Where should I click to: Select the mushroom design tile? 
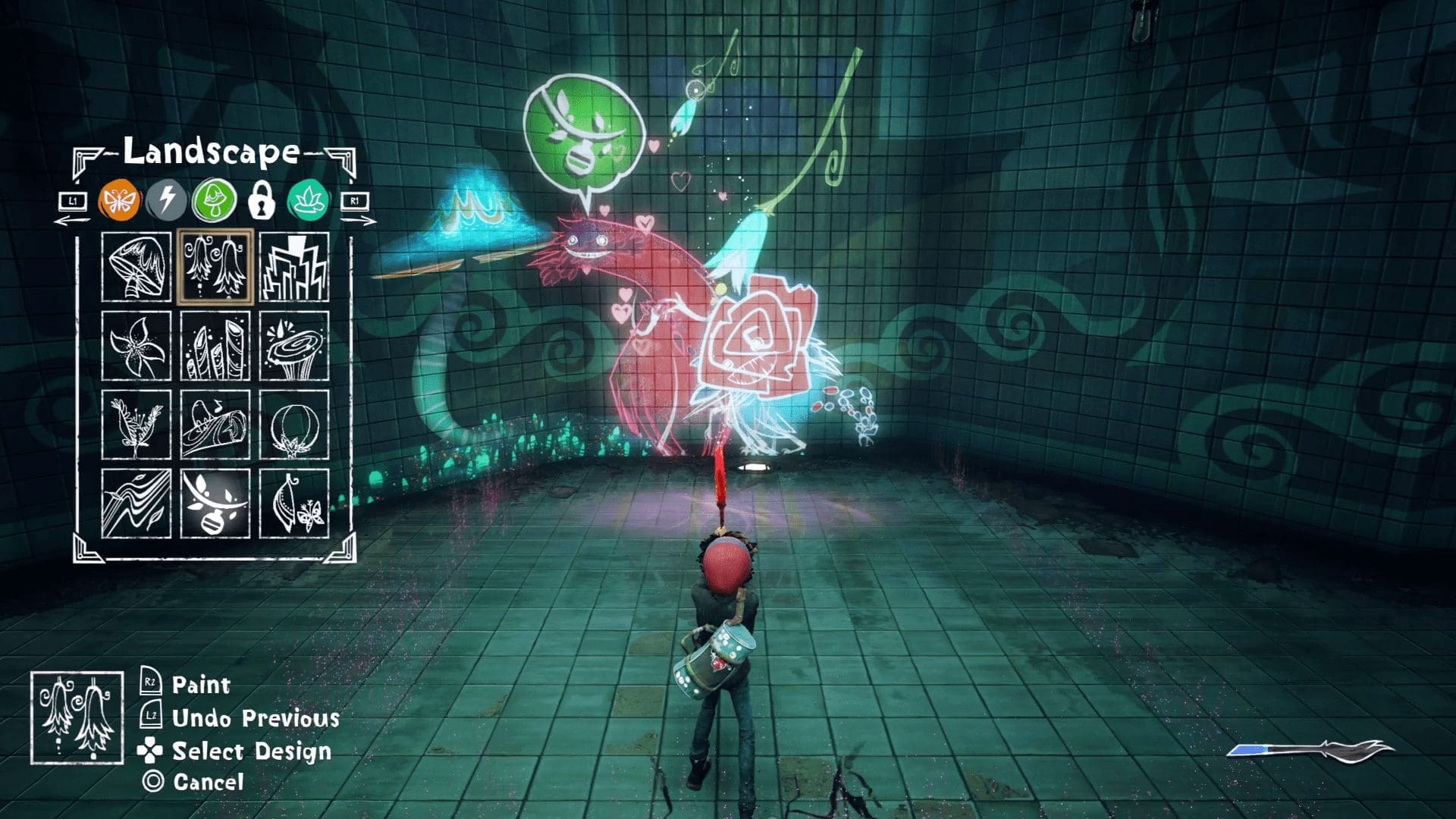click(x=136, y=267)
